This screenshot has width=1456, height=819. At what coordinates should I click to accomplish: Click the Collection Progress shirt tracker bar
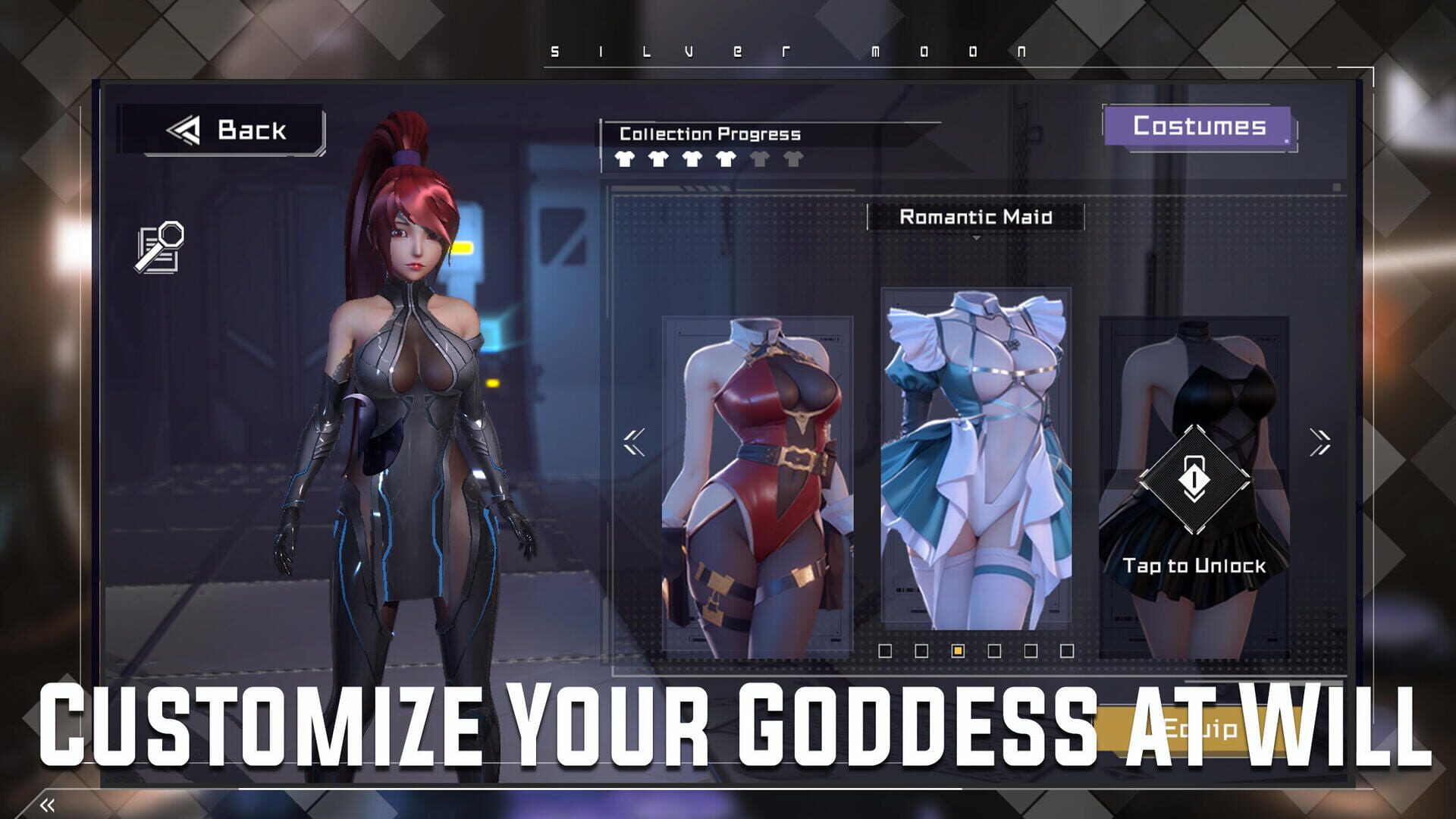coord(708,160)
